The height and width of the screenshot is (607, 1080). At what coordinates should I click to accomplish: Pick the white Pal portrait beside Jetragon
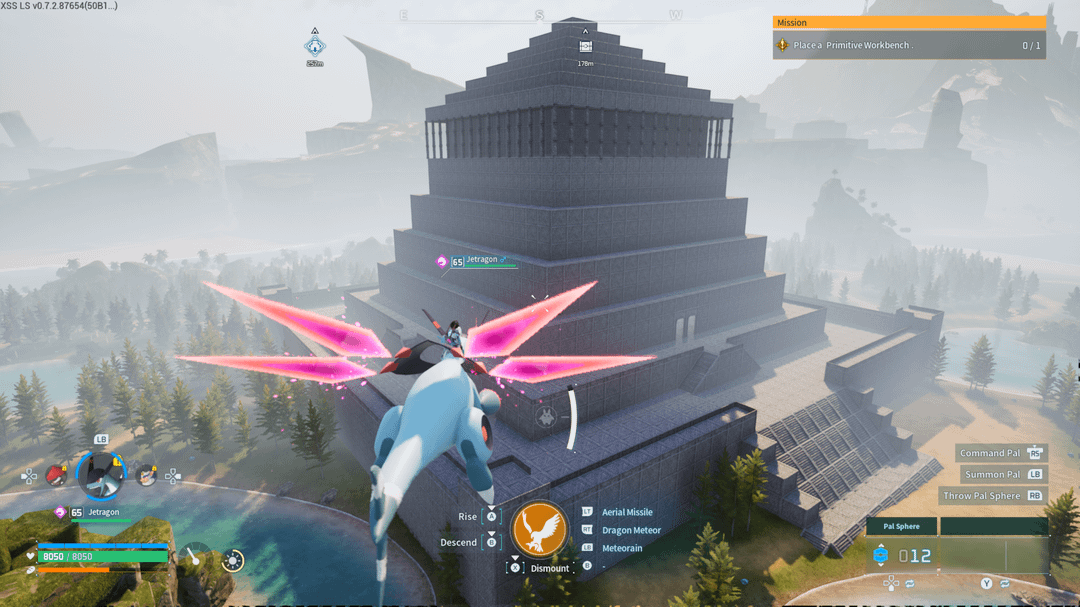pyautogui.click(x=146, y=475)
